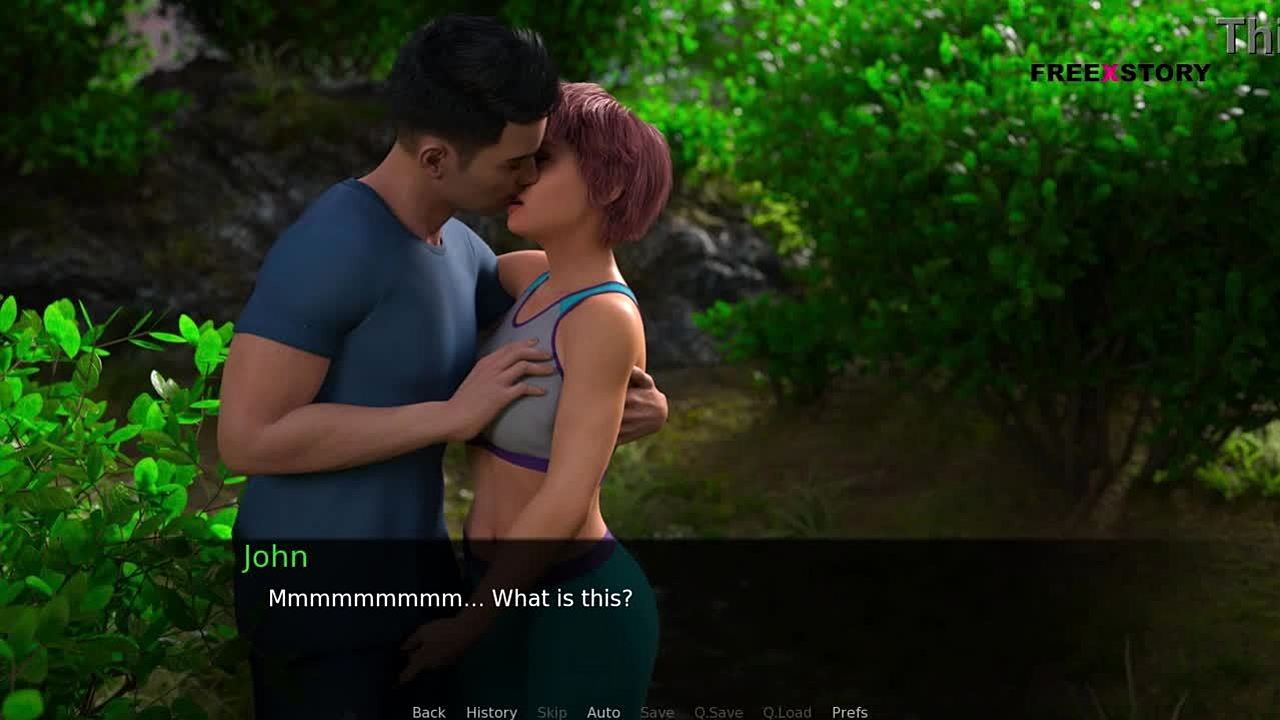
Task: Enable Auto advance mode
Action: [x=603, y=712]
